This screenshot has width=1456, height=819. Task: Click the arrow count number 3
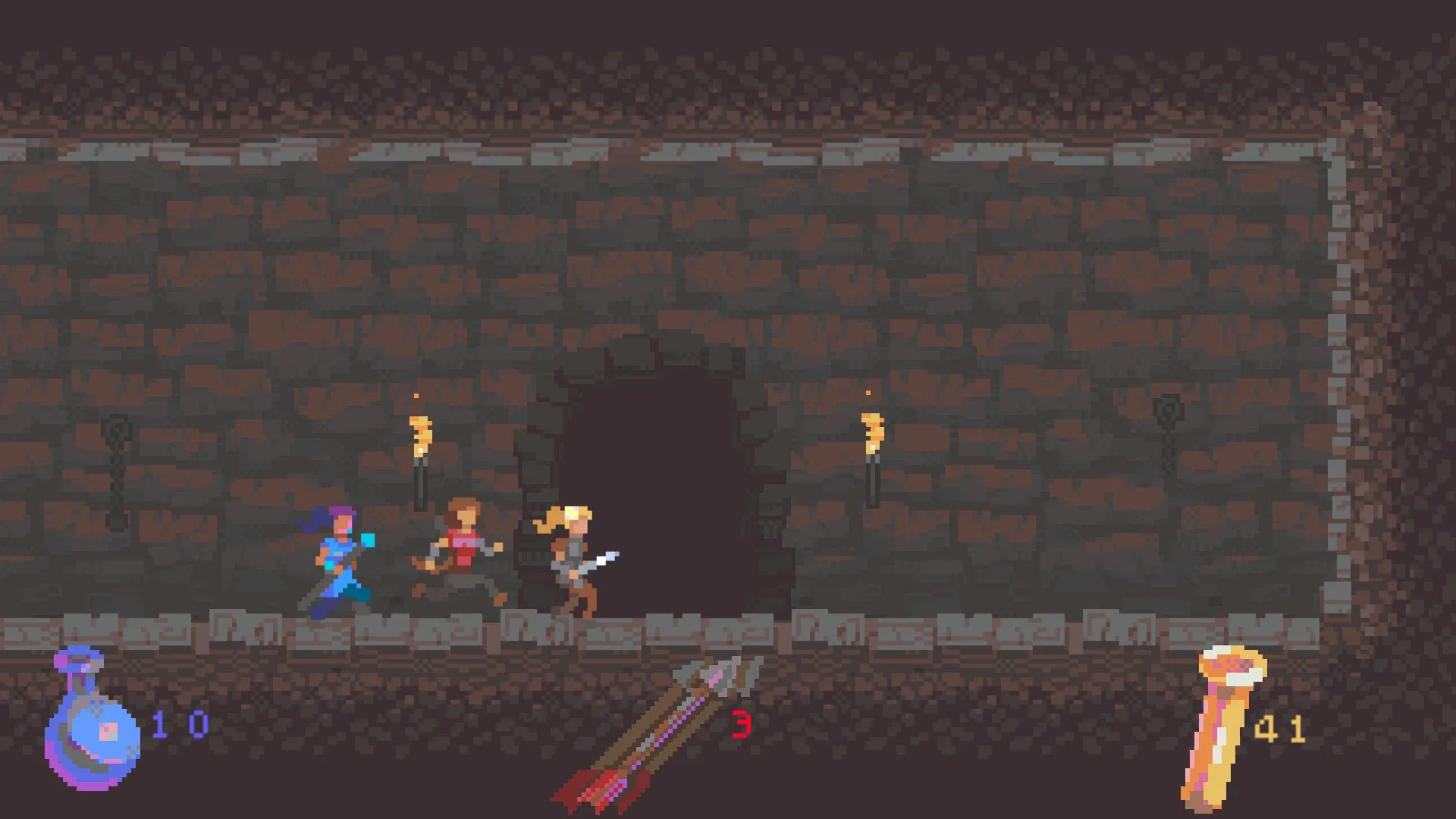[x=741, y=726]
